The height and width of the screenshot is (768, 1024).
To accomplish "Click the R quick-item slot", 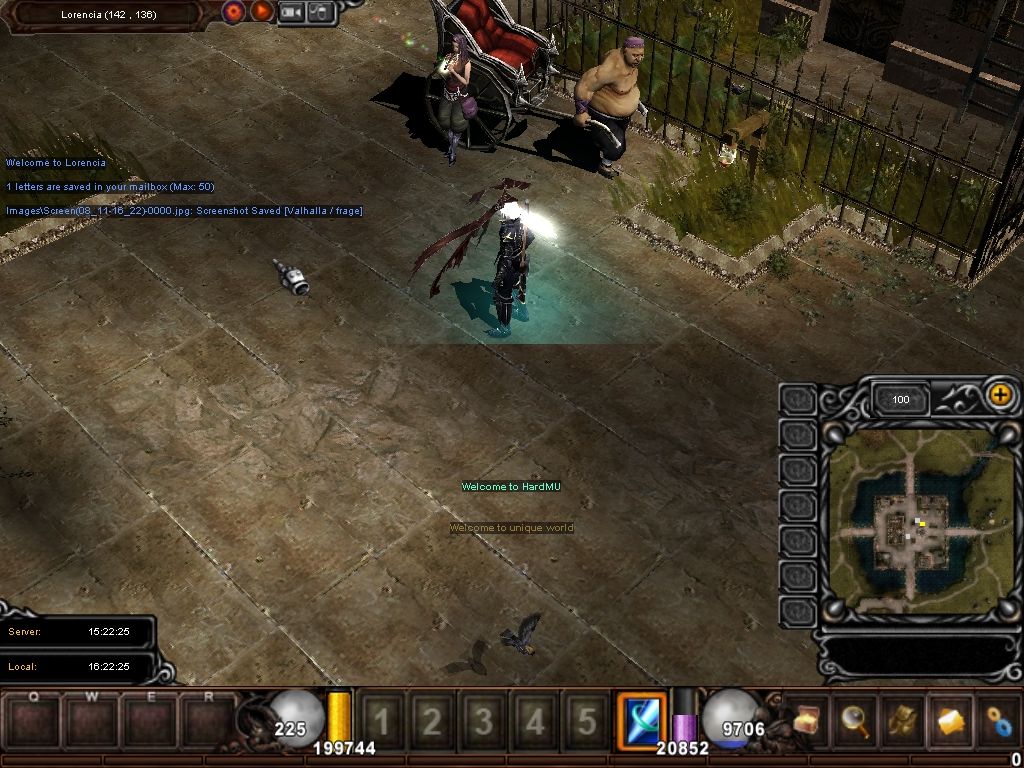I will [x=209, y=720].
